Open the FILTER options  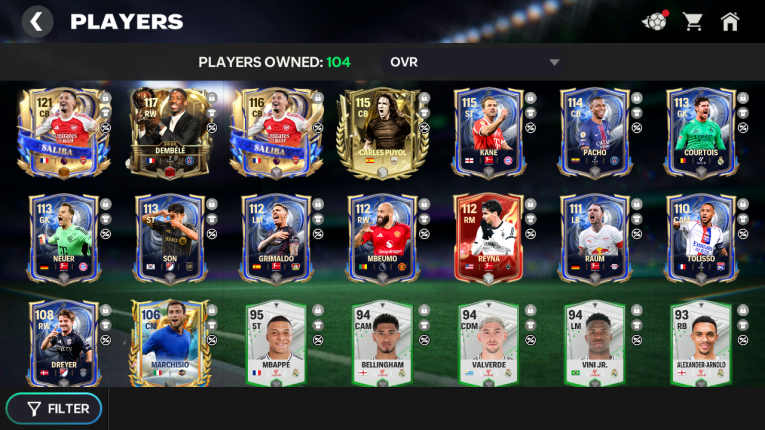(59, 408)
